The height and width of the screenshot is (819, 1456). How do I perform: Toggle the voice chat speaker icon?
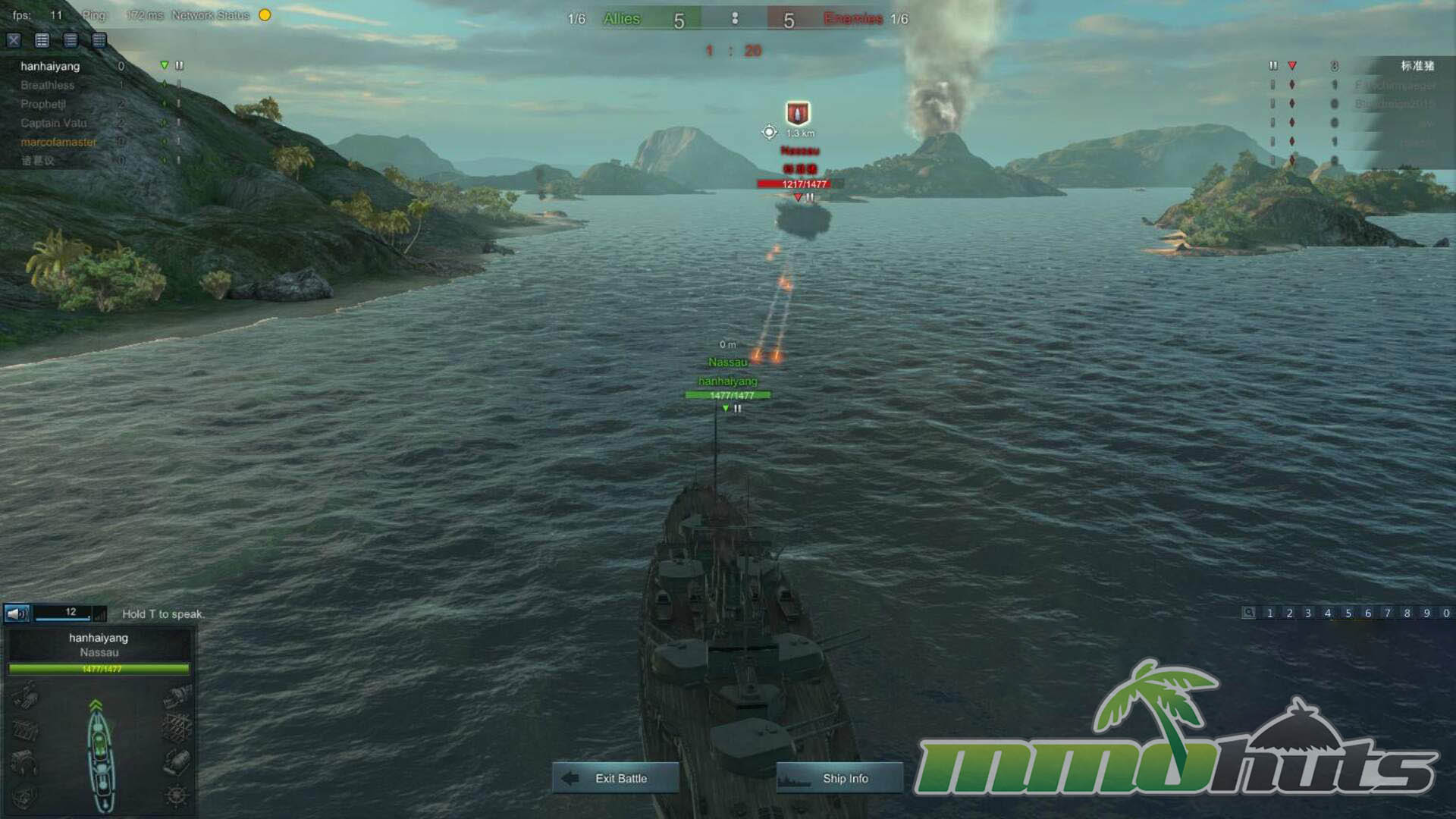coord(17,613)
